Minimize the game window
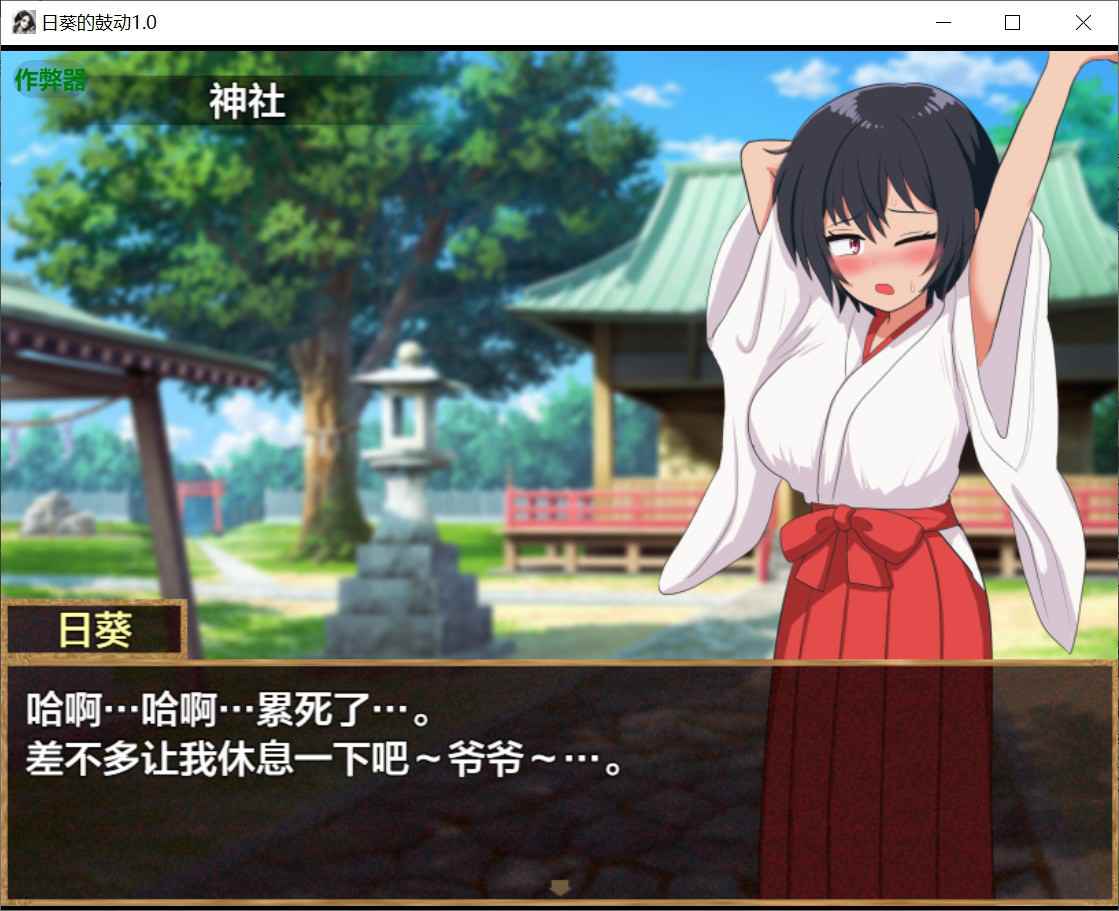 941,23
